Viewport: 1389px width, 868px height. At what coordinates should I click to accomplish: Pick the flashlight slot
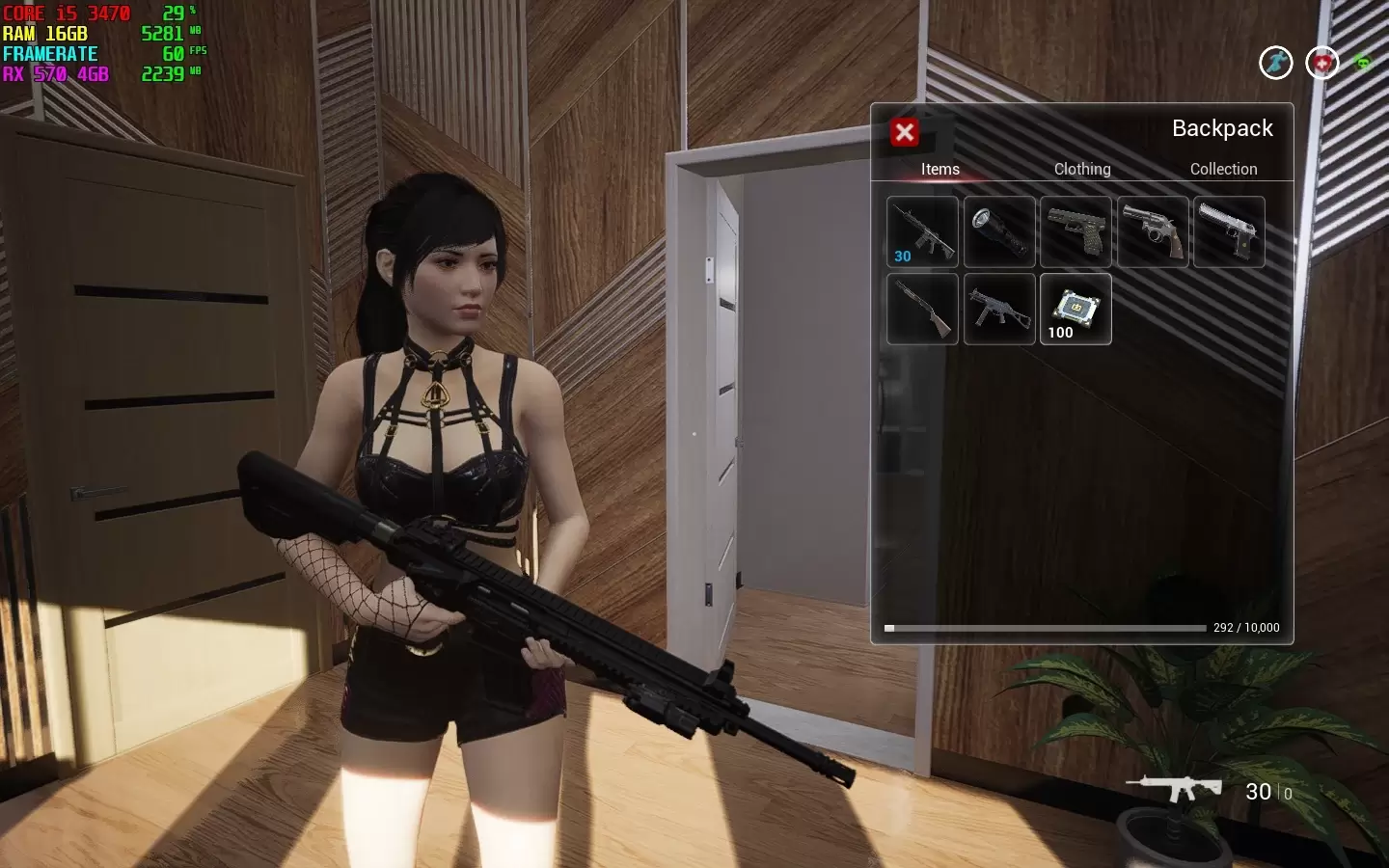pos(999,232)
